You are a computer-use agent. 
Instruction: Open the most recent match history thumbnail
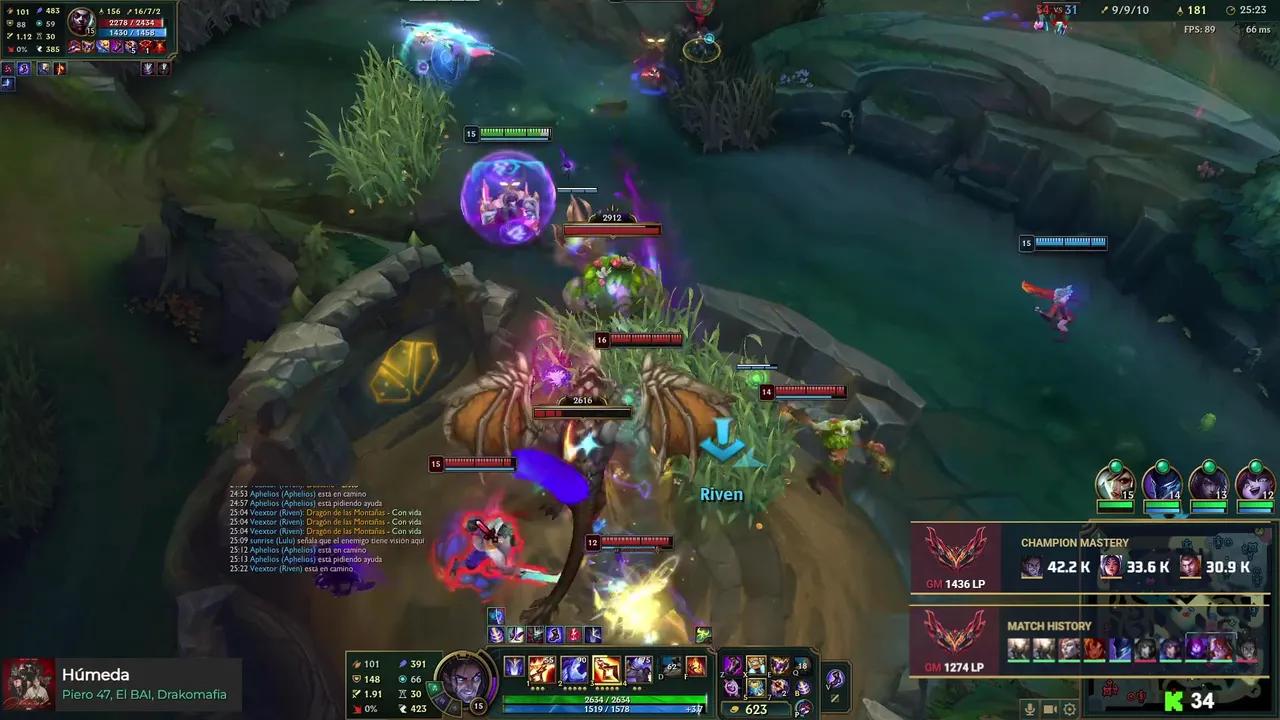[1018, 648]
